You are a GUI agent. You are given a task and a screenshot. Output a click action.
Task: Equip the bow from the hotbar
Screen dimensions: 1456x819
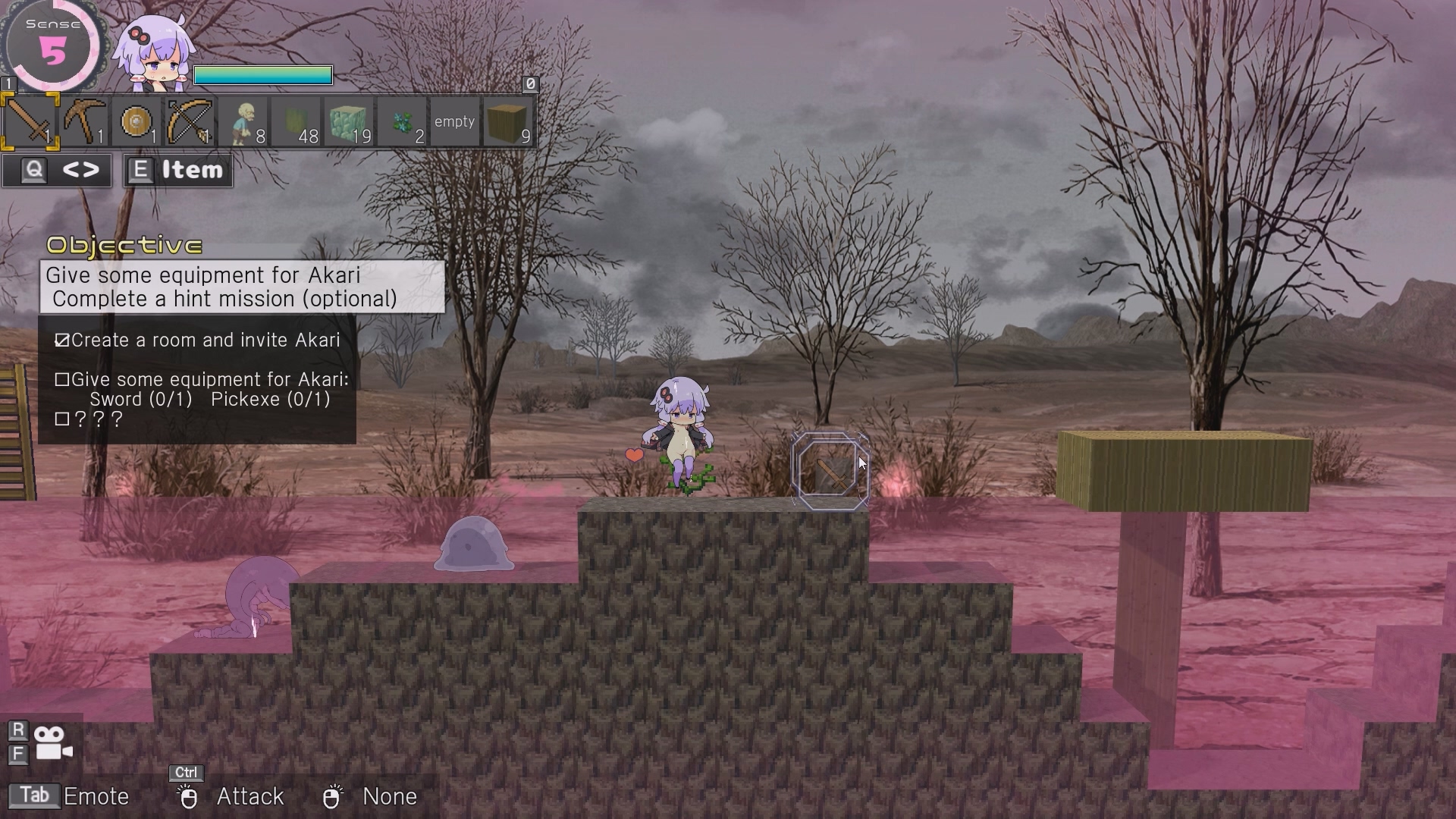190,121
